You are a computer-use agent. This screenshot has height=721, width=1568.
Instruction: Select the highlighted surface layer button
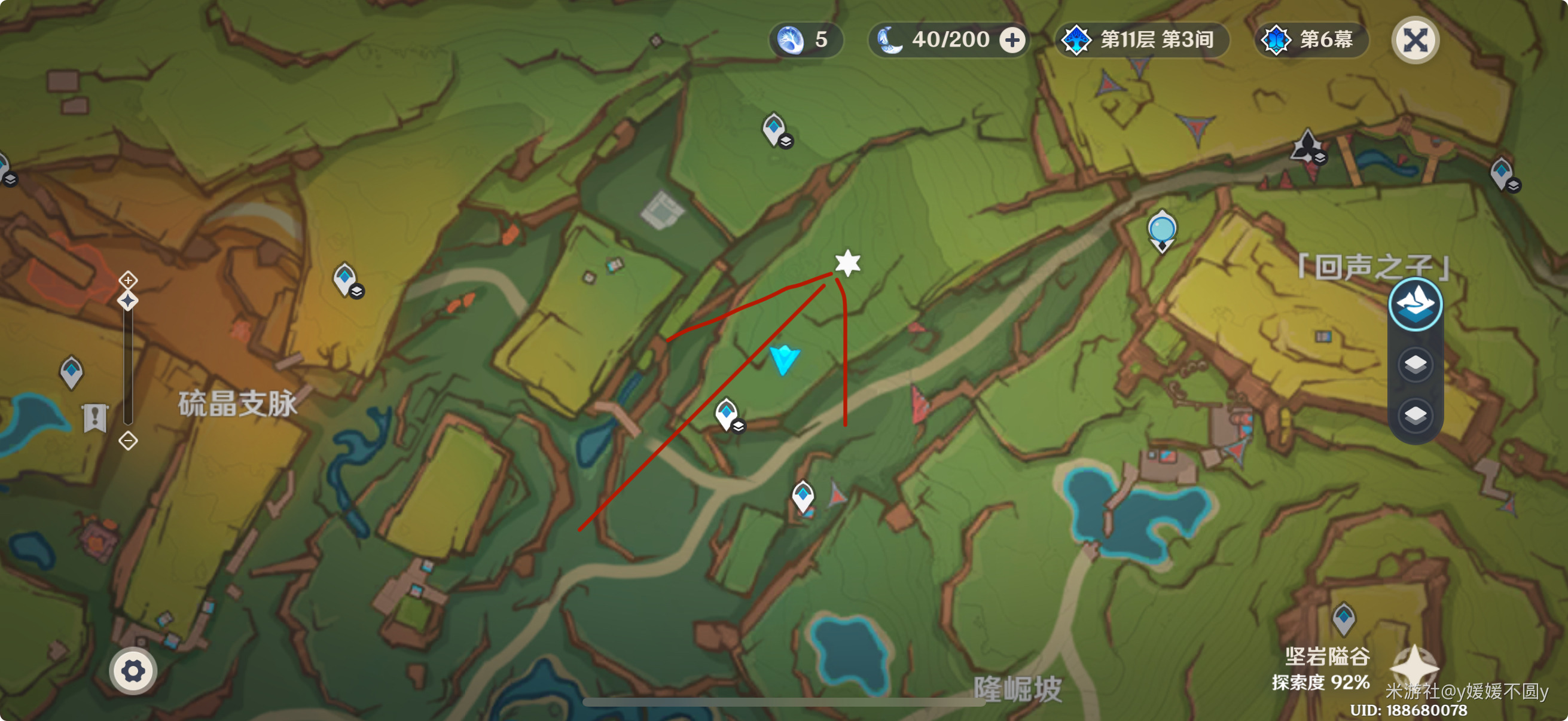click(1415, 304)
